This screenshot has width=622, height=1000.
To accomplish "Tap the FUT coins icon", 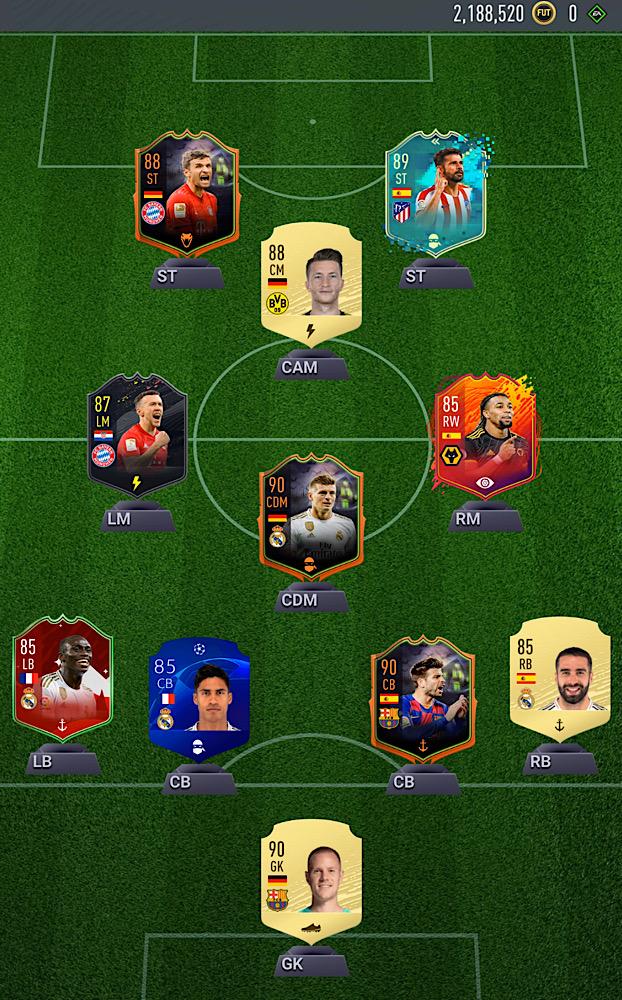I will [x=543, y=14].
